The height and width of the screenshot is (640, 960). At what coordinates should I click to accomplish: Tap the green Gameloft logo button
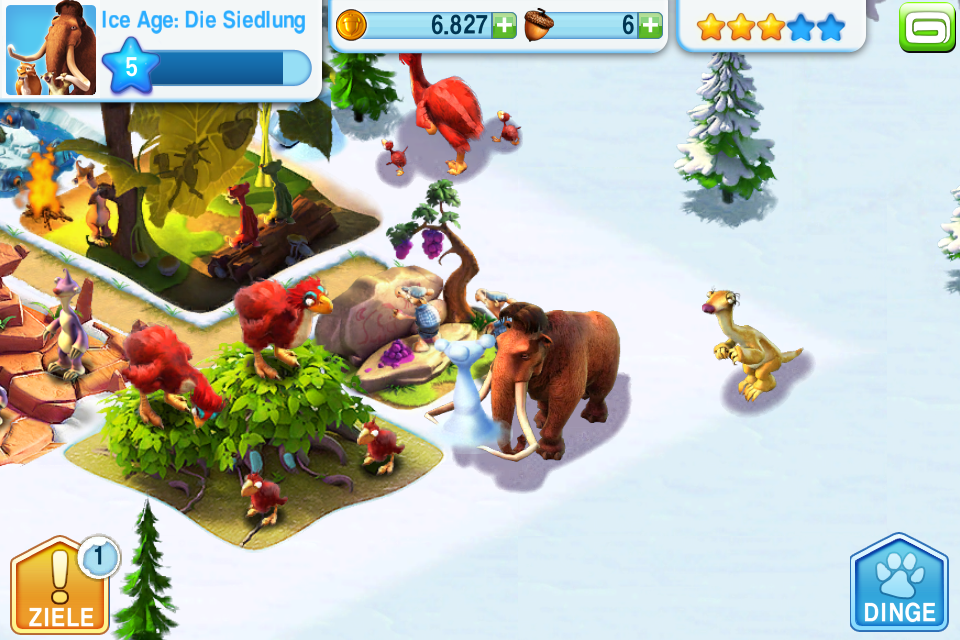(x=927, y=26)
